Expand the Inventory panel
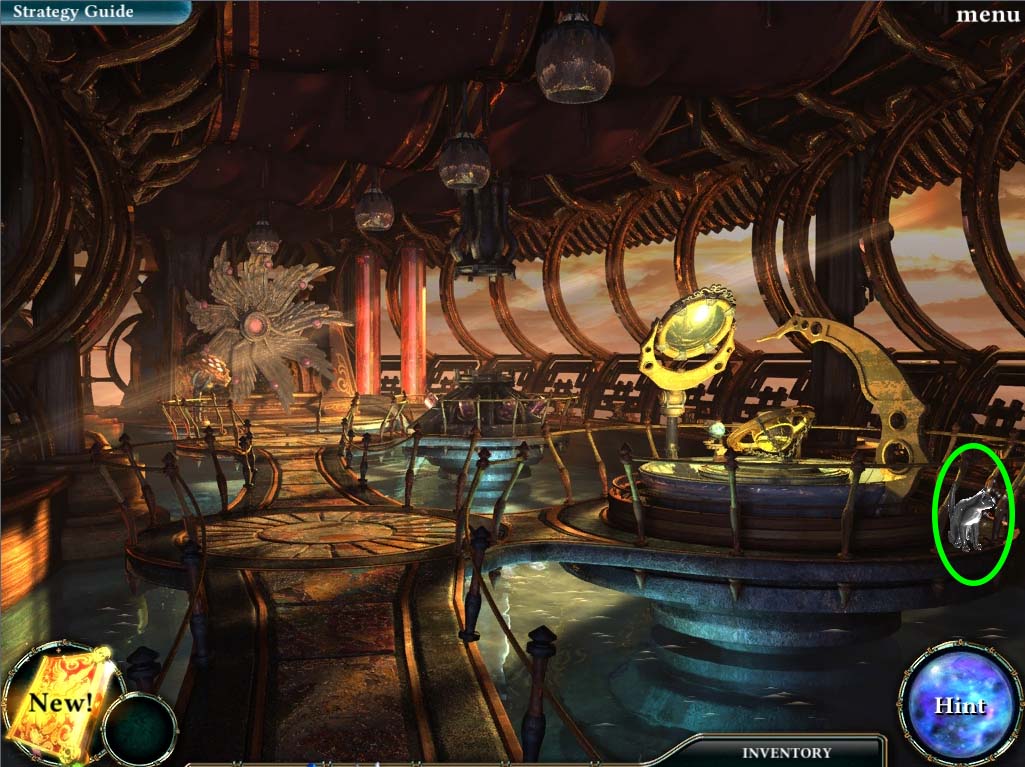 click(x=786, y=752)
